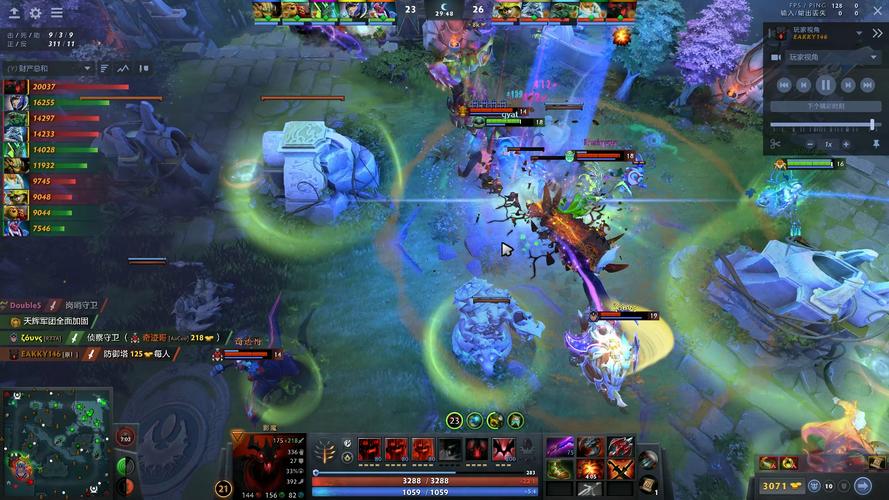Click the scissors clip button
The width and height of the screenshot is (889, 500).
pyautogui.click(x=775, y=144)
